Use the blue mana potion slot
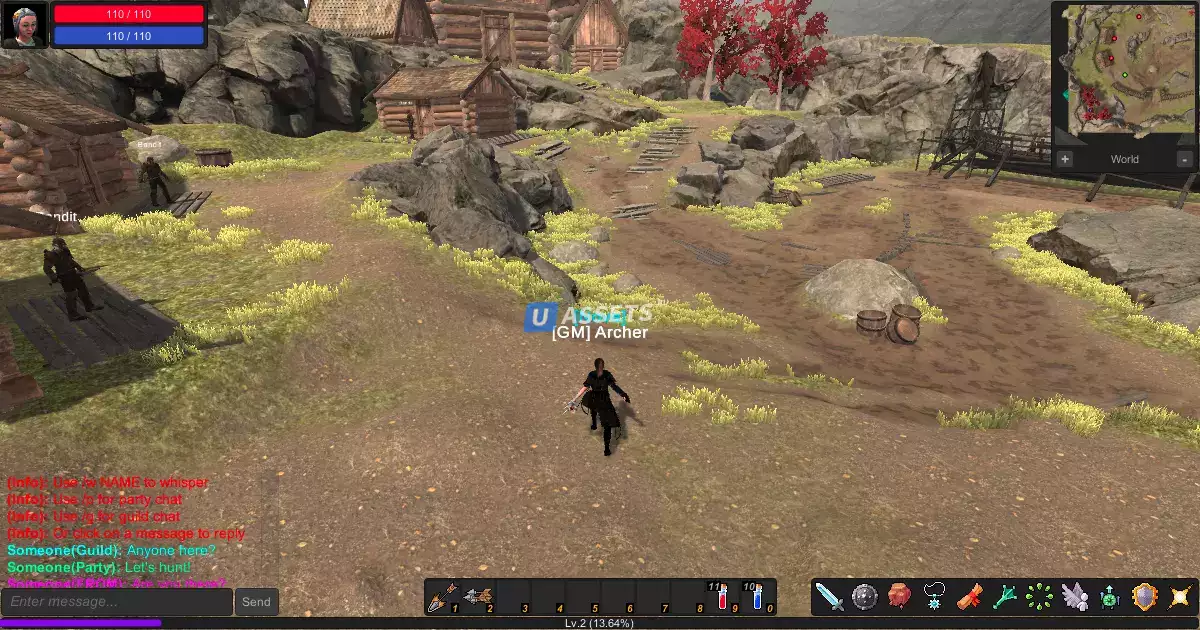 [x=758, y=597]
